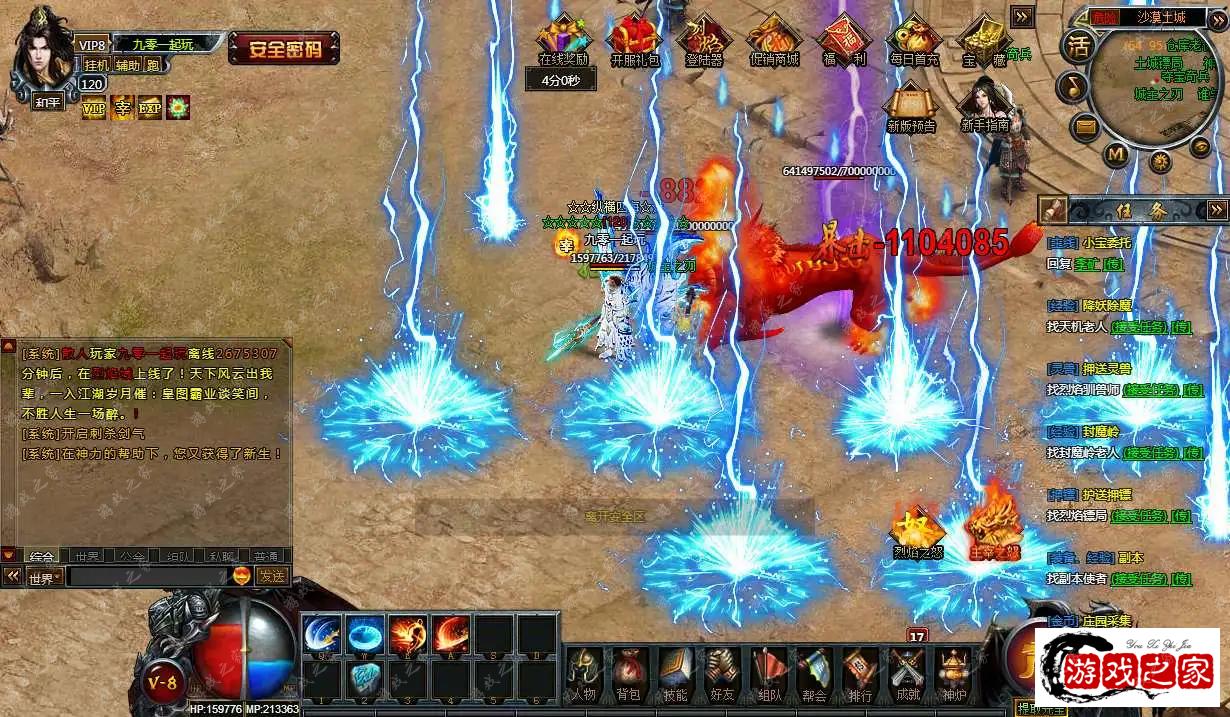1230x717 pixels.
Task: Open the 新版预告 scroll preview icon
Action: (911, 105)
